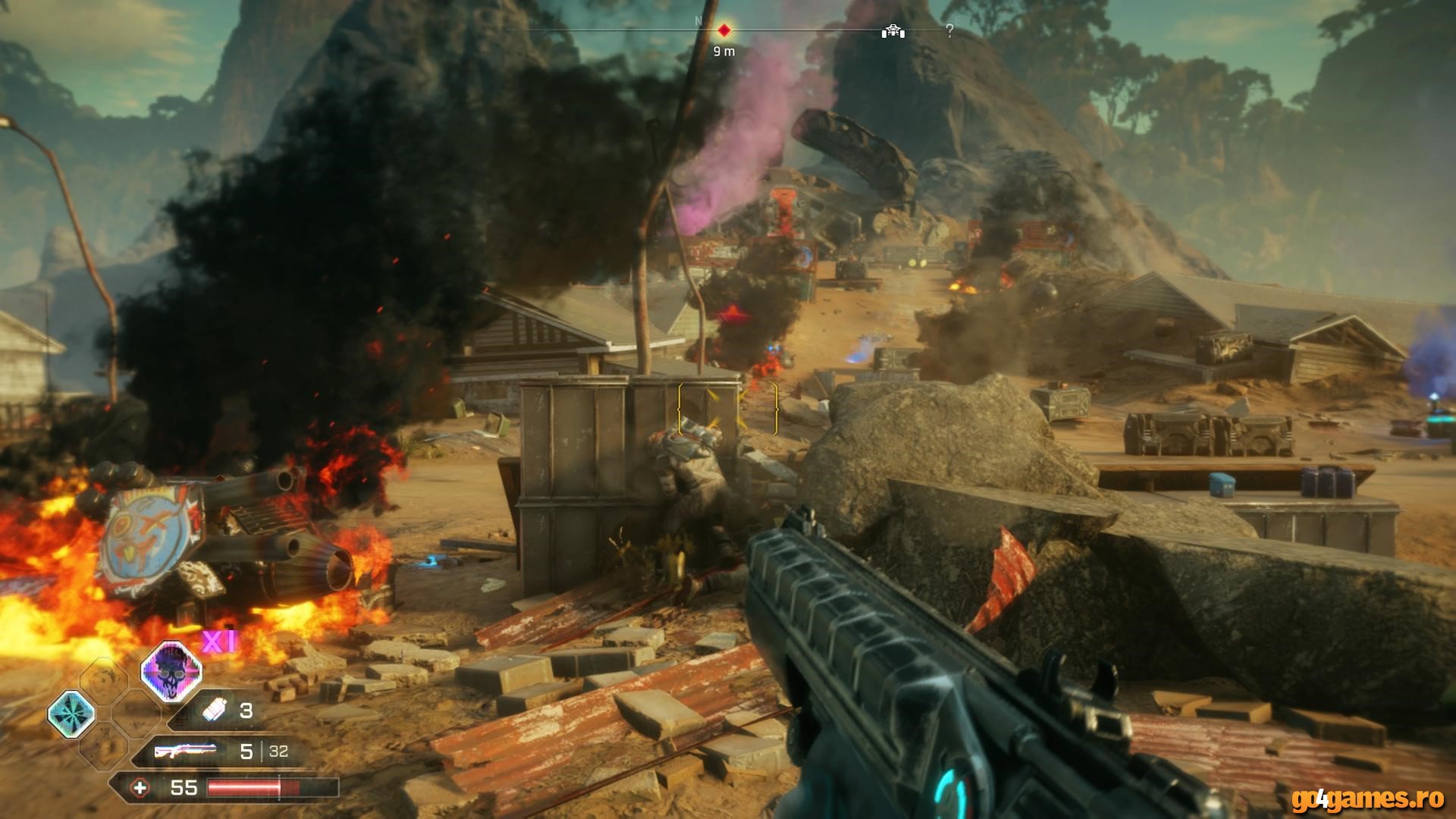Click the health cross icon beside 55
1456x819 pixels.
coord(141,789)
